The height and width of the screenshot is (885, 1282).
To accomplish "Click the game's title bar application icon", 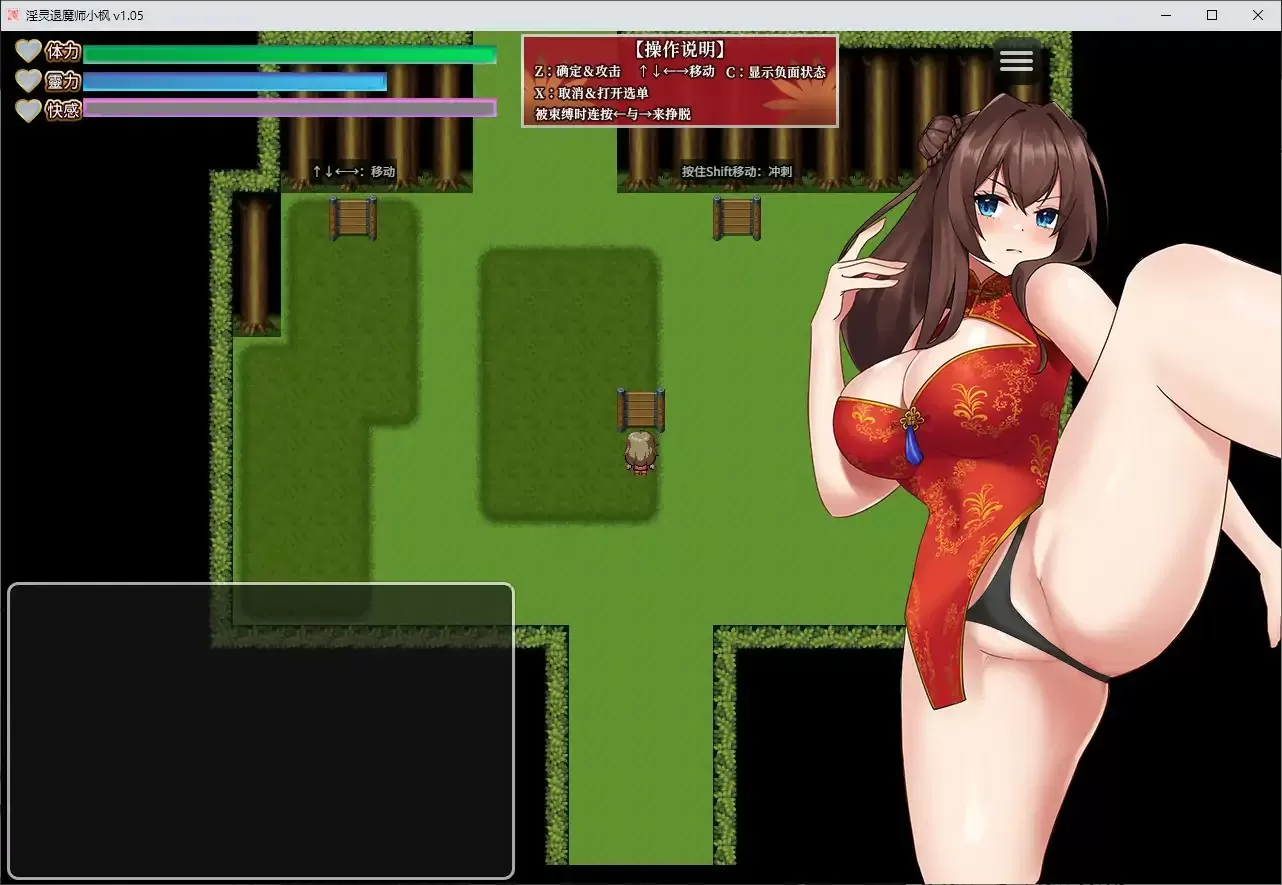I will 12,15.
